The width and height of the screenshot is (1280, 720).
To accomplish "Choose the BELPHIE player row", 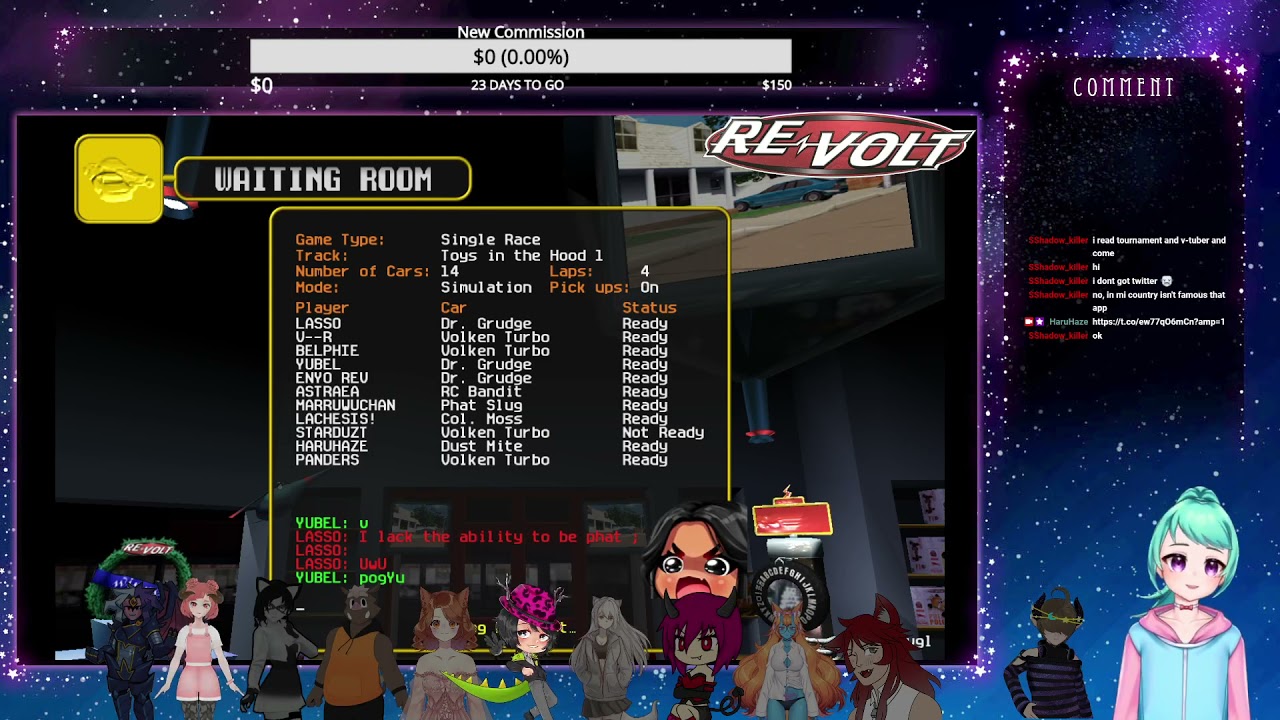I will [327, 351].
